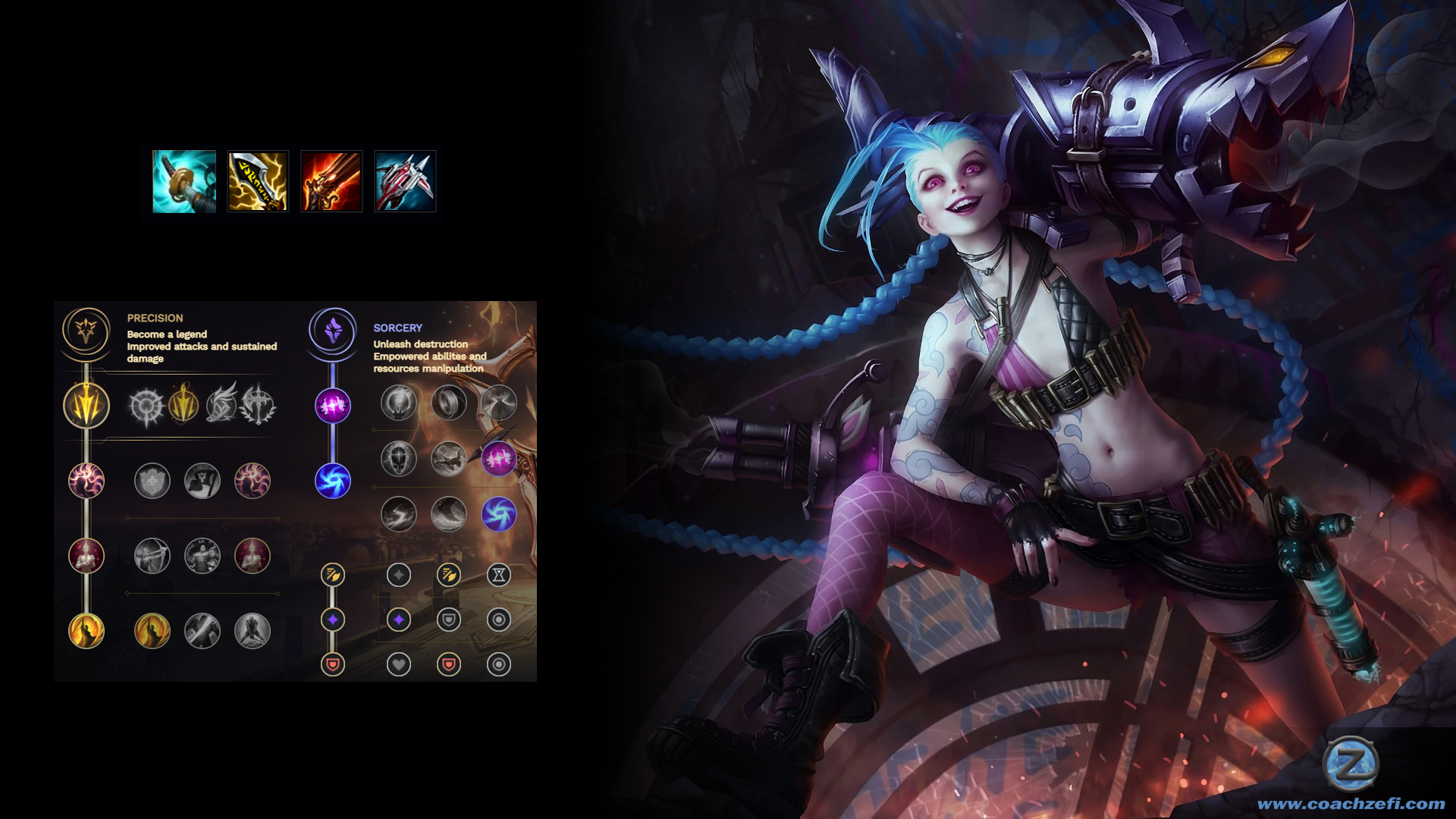Choose the Triumph flag rune
The width and height of the screenshot is (1456, 819).
pos(202,481)
